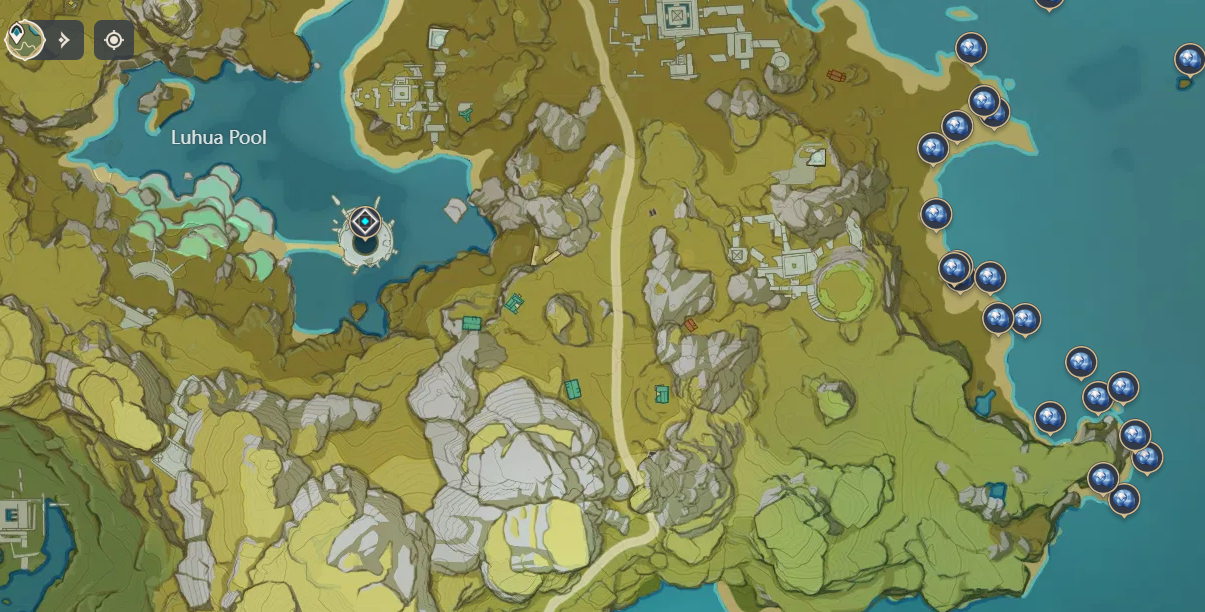Open the map region selector icon

click(x=22, y=39)
